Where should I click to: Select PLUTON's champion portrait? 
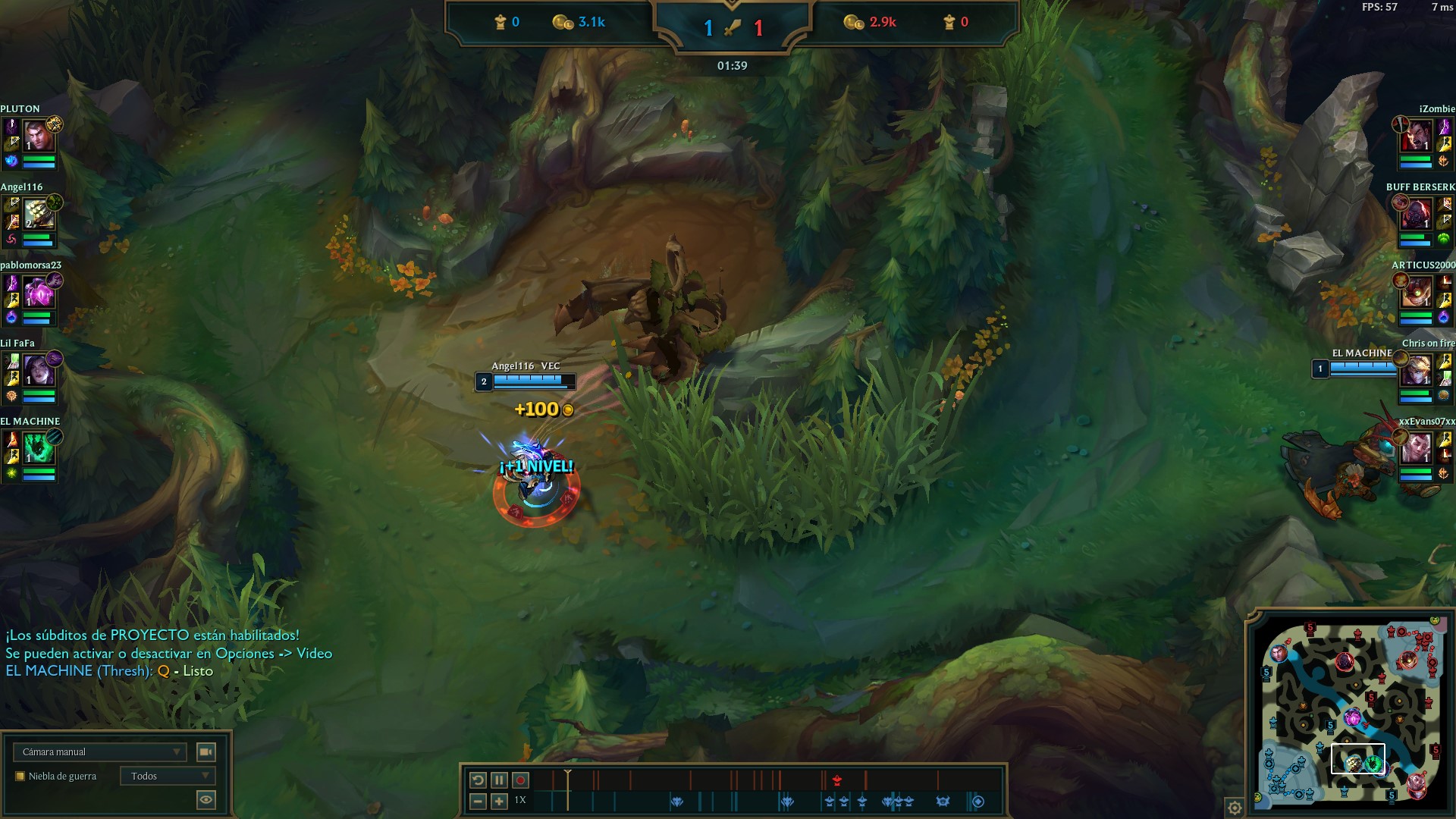click(x=39, y=137)
